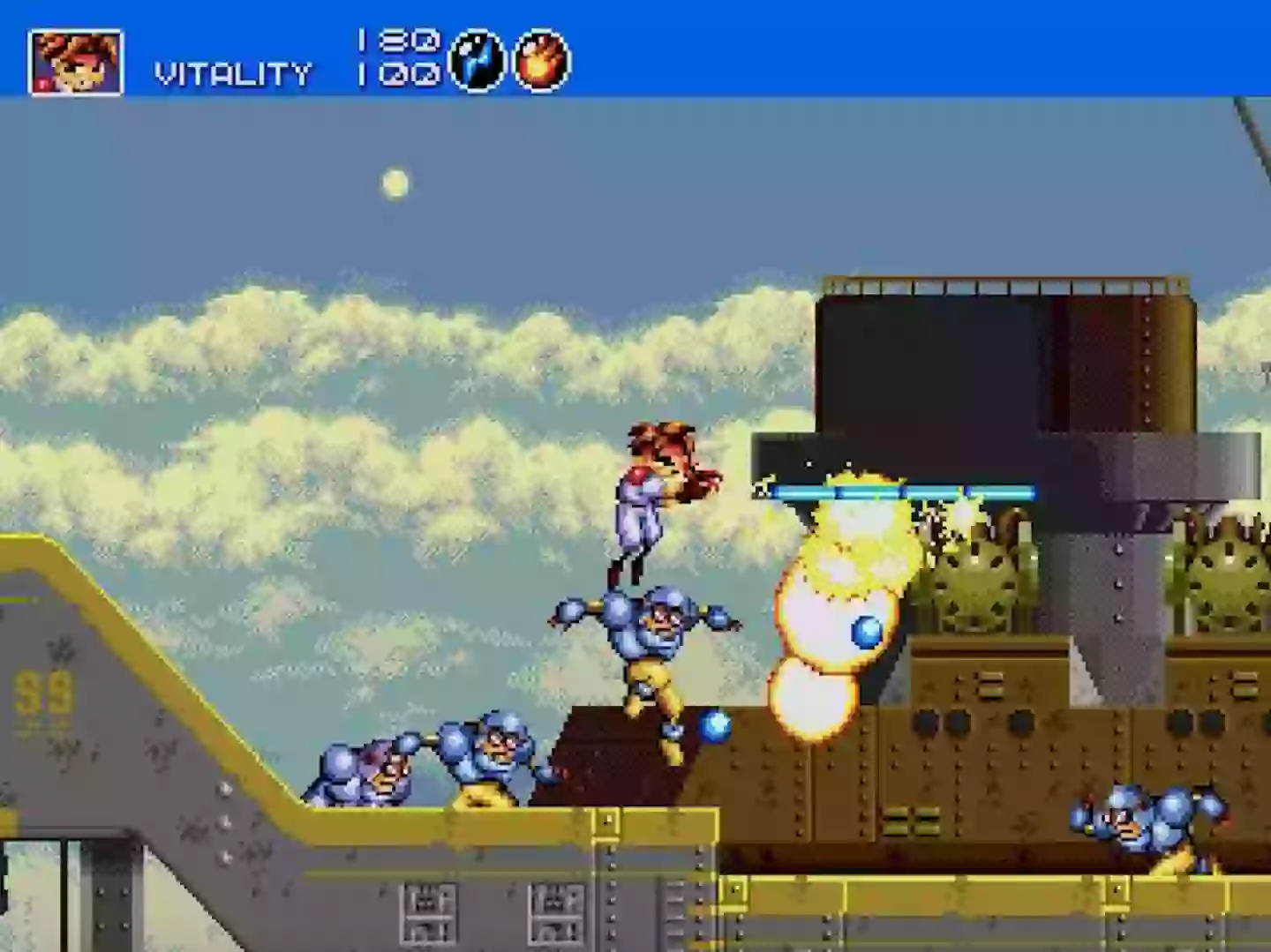Click the small sun in the sky
Viewport: 1271px width, 952px height.
click(395, 183)
